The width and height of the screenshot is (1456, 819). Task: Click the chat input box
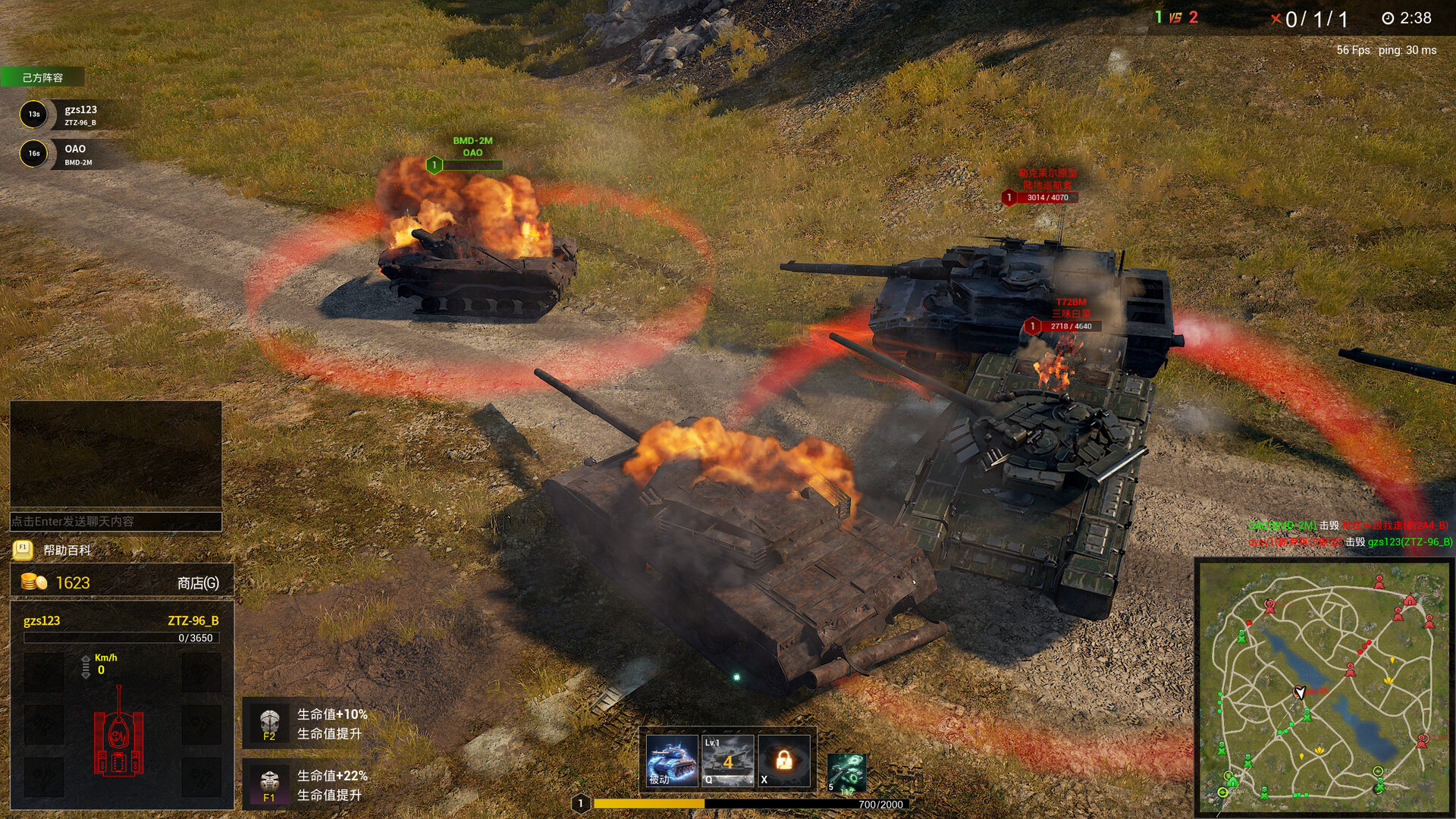click(115, 522)
